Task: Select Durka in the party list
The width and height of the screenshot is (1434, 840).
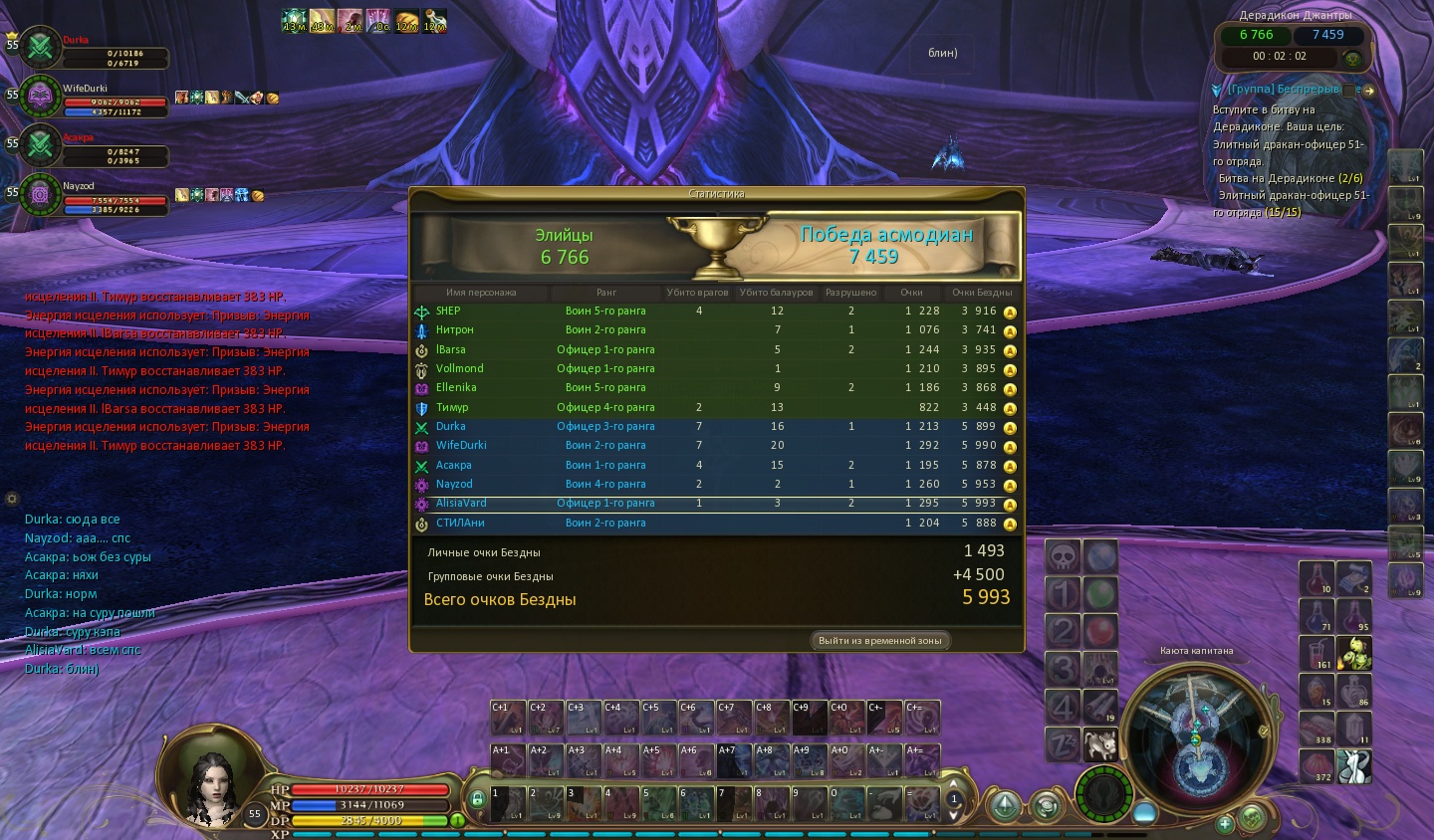Action: pyautogui.click(x=40, y=46)
